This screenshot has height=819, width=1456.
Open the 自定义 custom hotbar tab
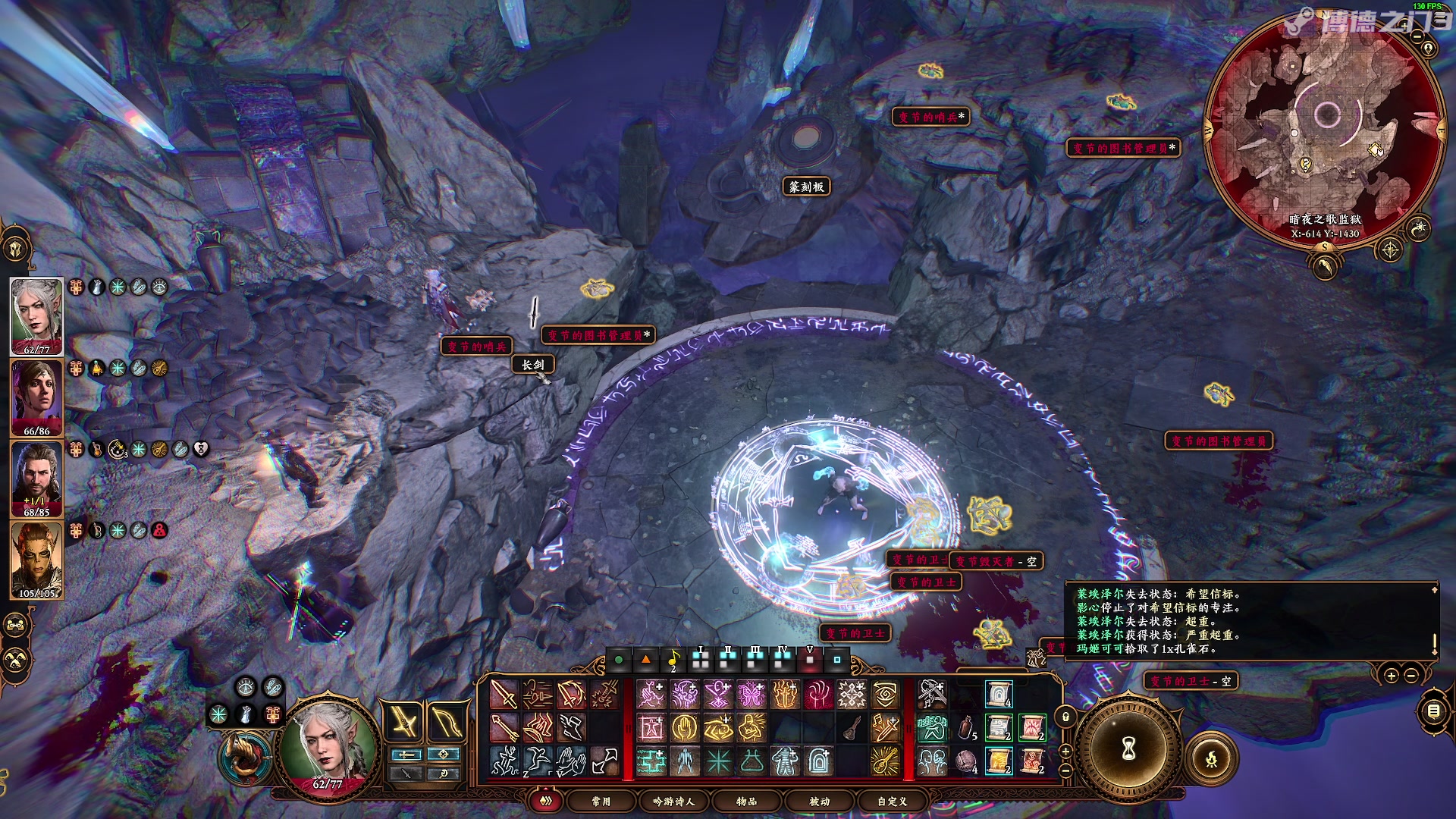892,801
